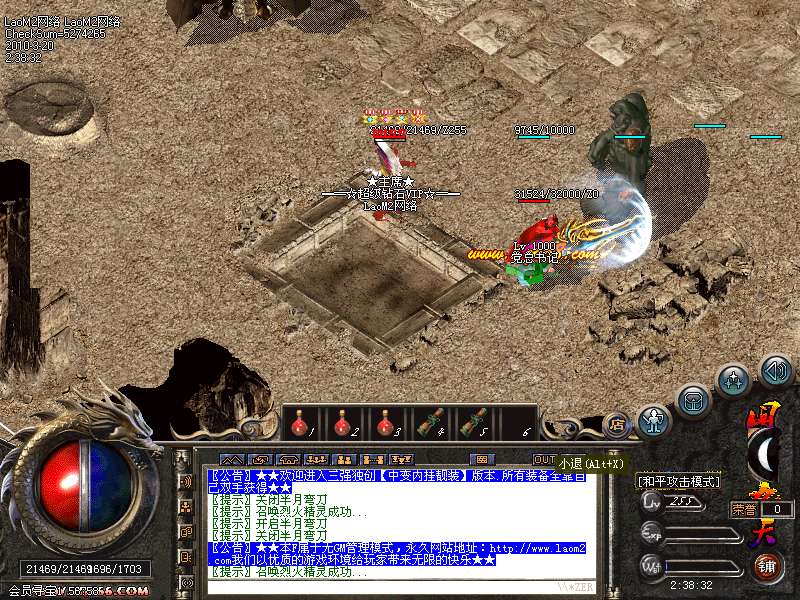Use the red potion in belt slot 1
Viewport: 800px width, 600px height.
(299, 424)
